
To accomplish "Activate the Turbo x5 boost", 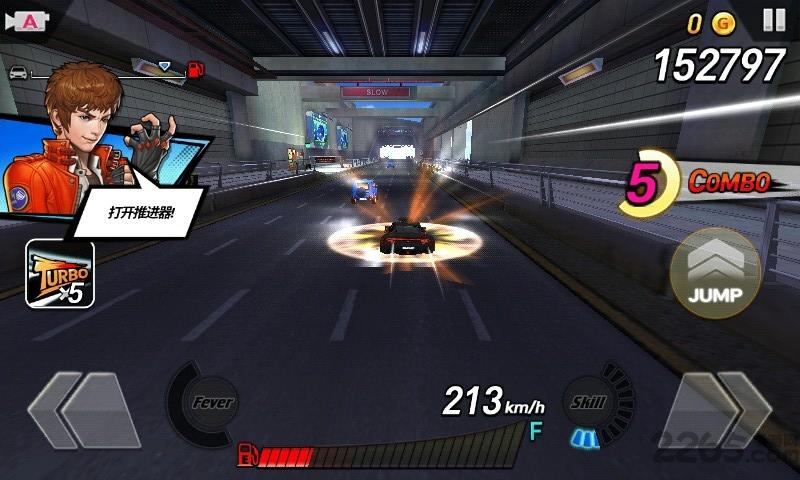I will point(60,274).
